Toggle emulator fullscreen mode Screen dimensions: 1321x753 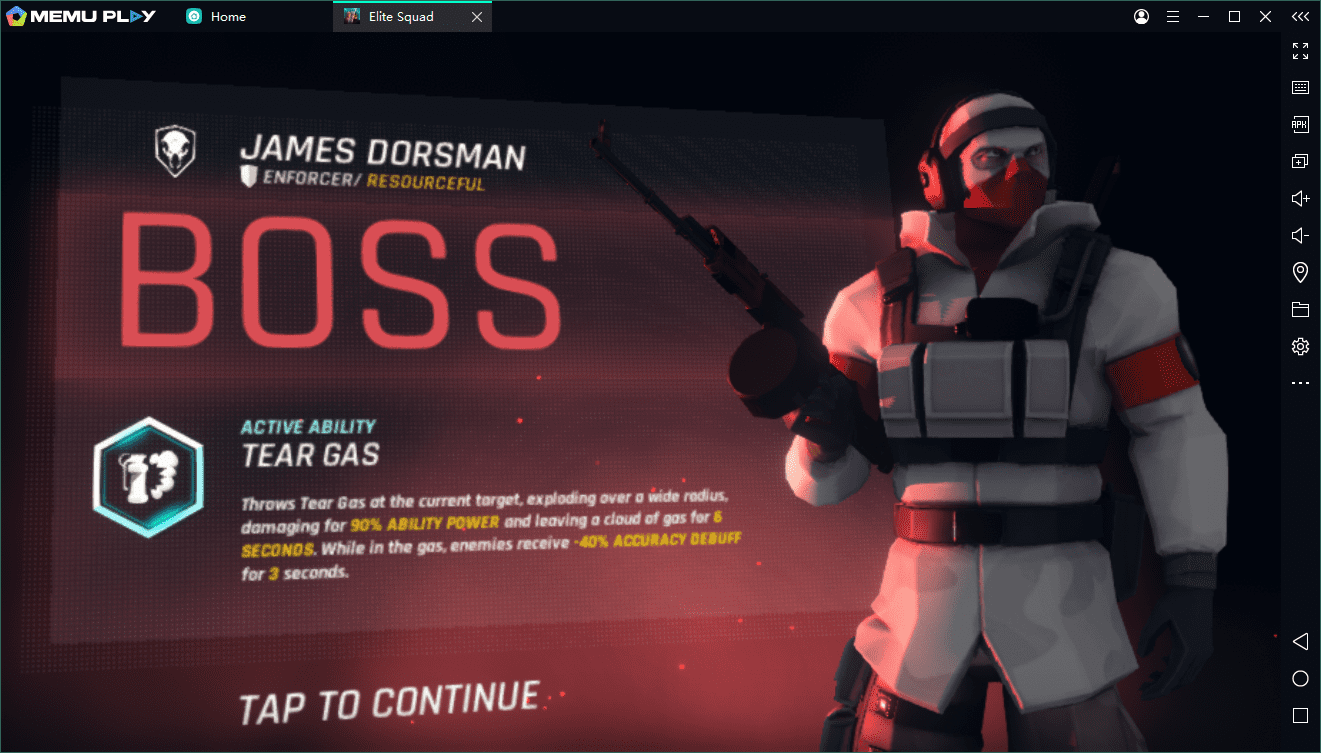point(1300,50)
